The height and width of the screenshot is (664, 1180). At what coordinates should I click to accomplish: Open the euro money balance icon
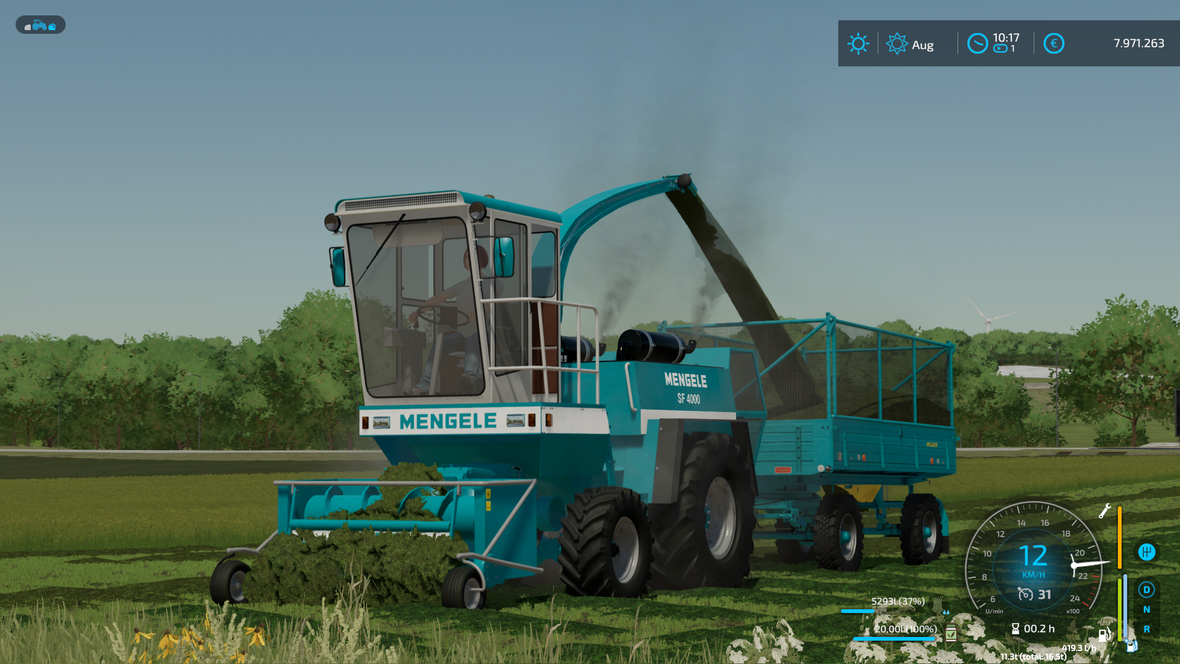1053,44
